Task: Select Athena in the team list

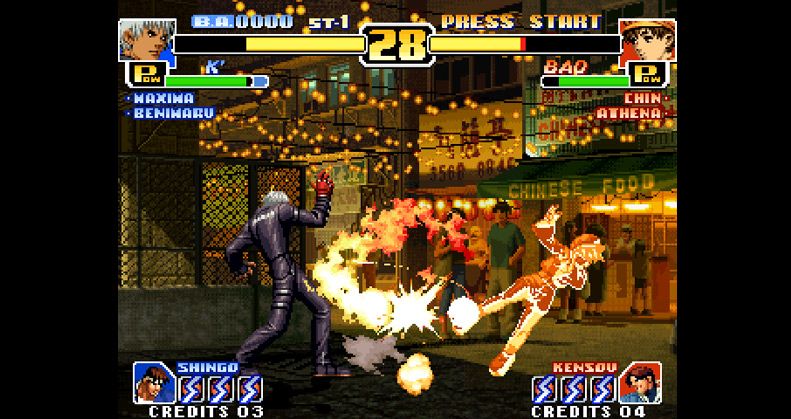Action: click(629, 113)
